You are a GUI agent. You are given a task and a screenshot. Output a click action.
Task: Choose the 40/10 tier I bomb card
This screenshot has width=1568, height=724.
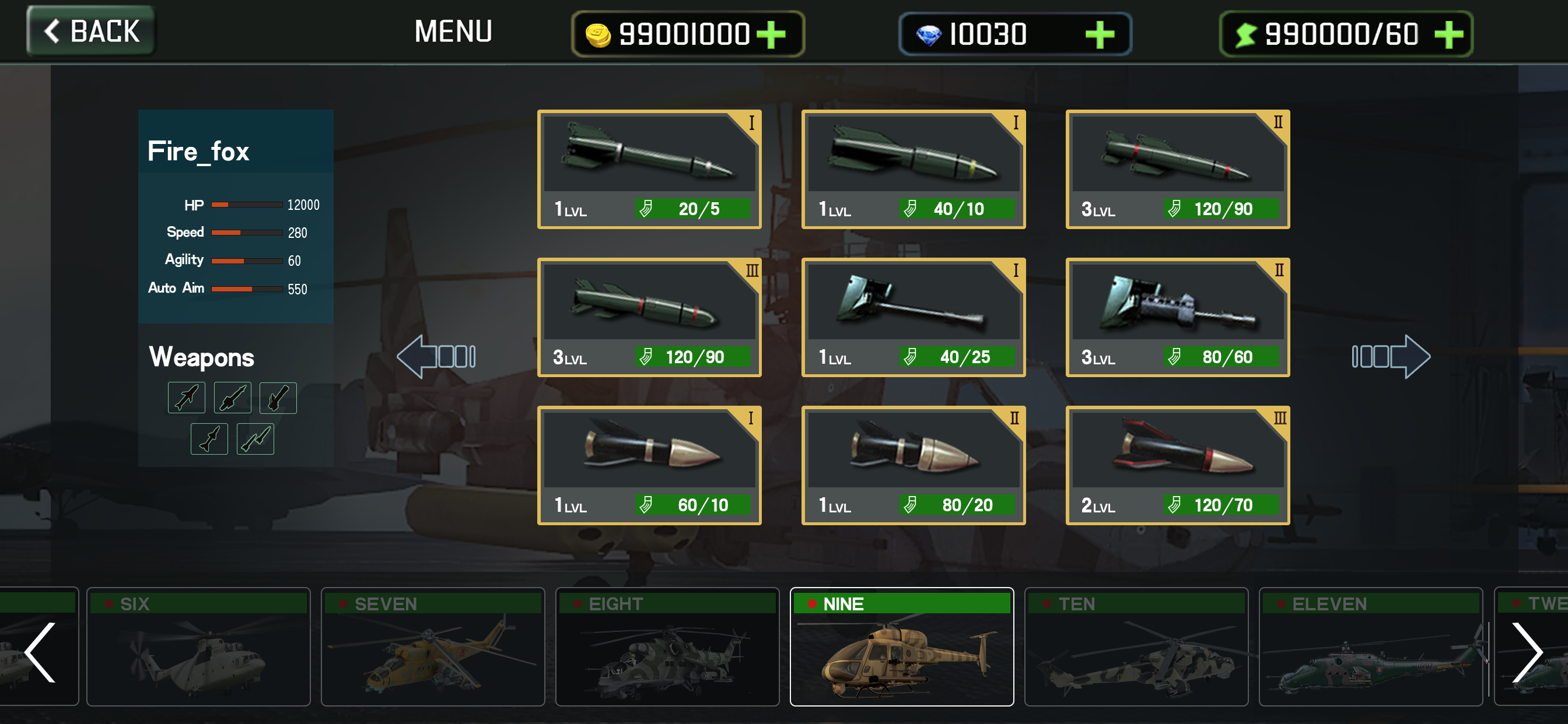click(913, 169)
